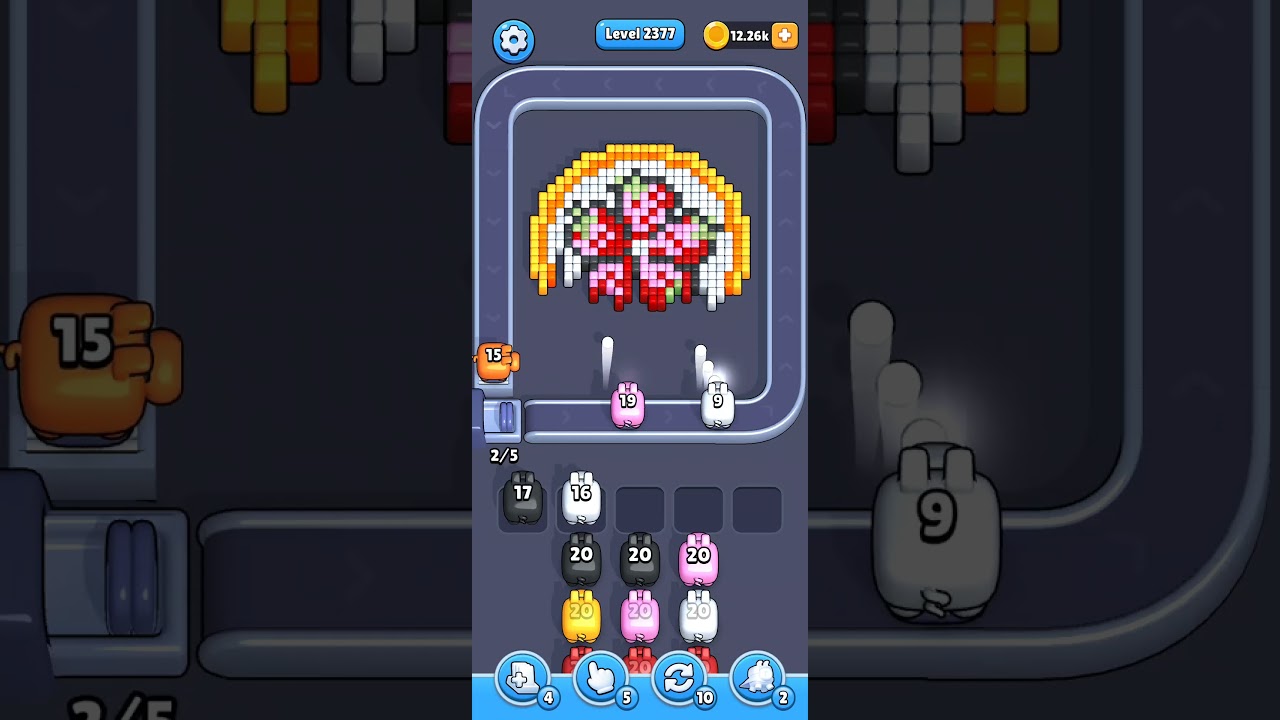The width and height of the screenshot is (1280, 720).
Task: Click the Level 2377 badge
Action: pos(640,34)
